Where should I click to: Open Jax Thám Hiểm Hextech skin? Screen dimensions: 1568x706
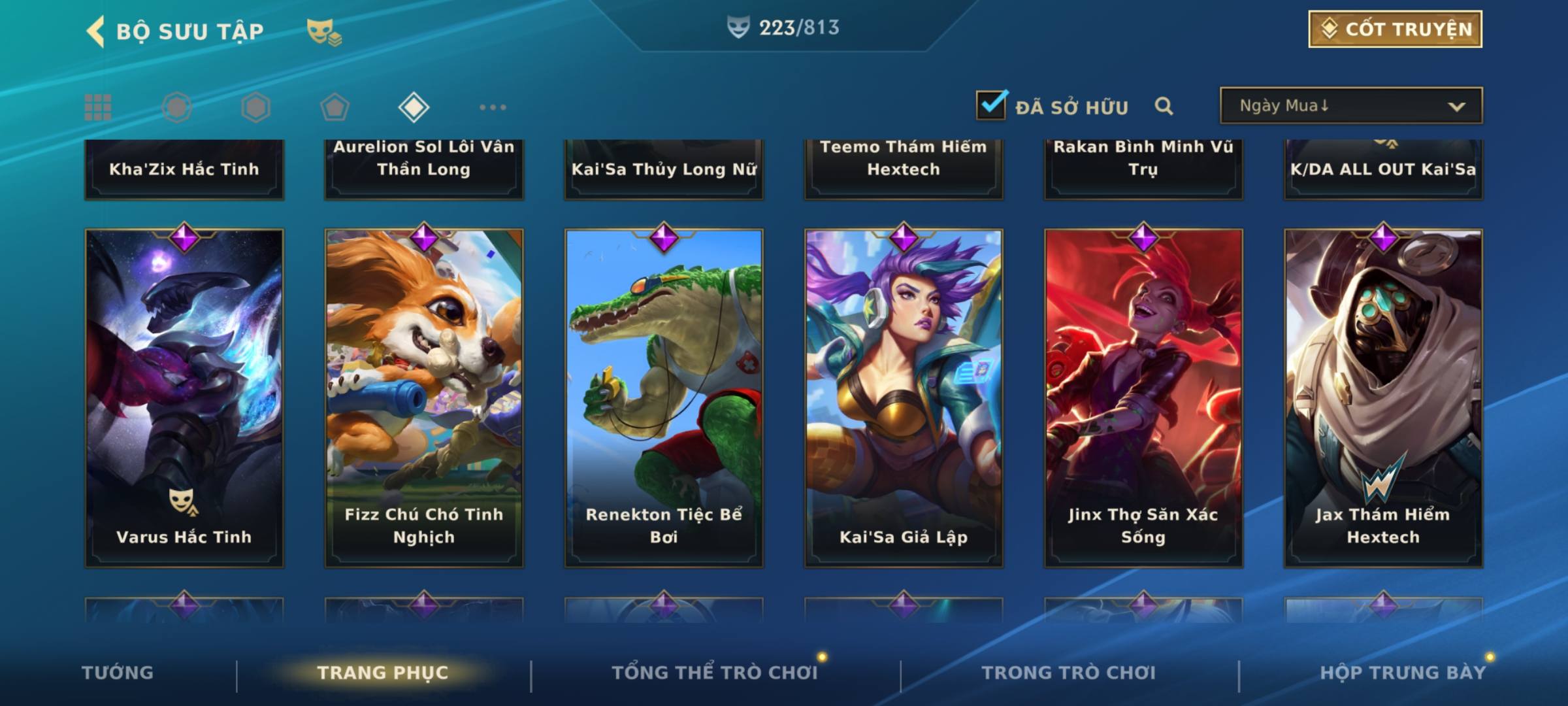(x=1383, y=397)
